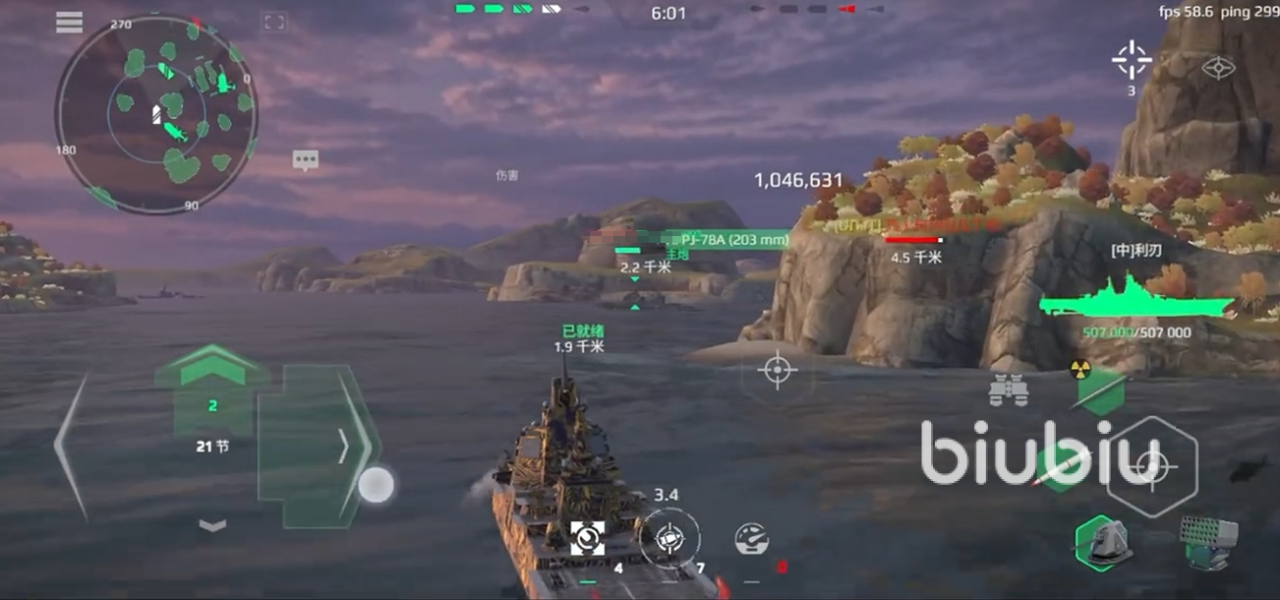The width and height of the screenshot is (1280, 600).
Task: Open the chat speech bubble
Action: coord(305,160)
